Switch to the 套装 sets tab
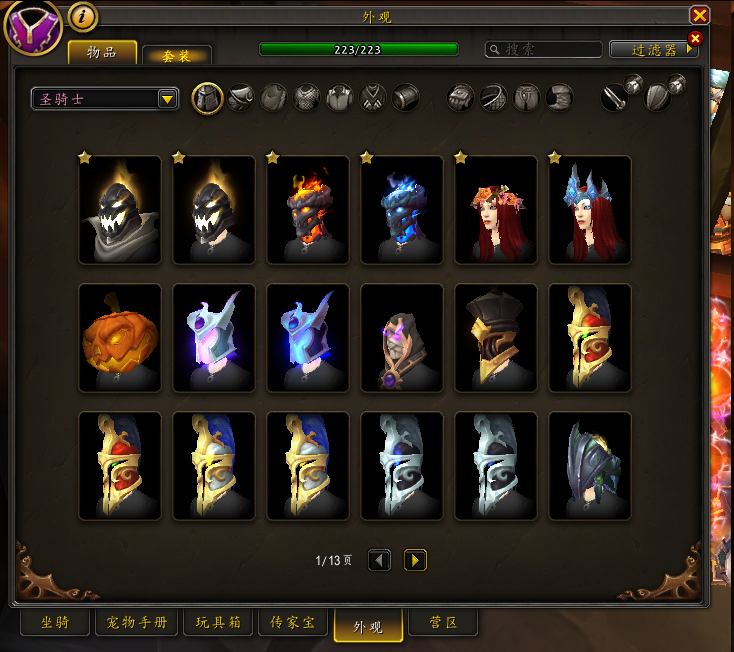Image resolution: width=734 pixels, height=652 pixels. point(176,56)
